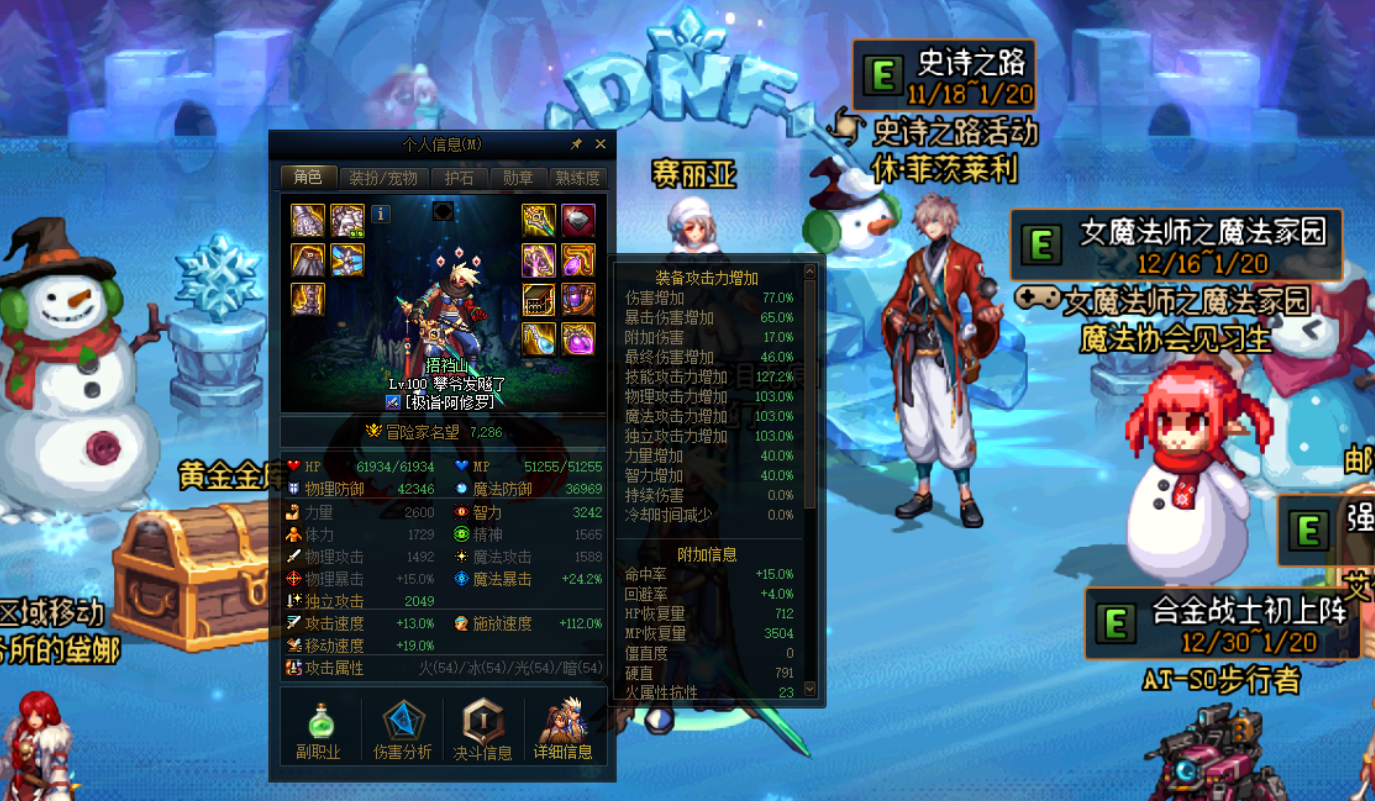Open the 史诗之路 event entry
Viewport: 1375px width, 801px height.
click(x=944, y=75)
